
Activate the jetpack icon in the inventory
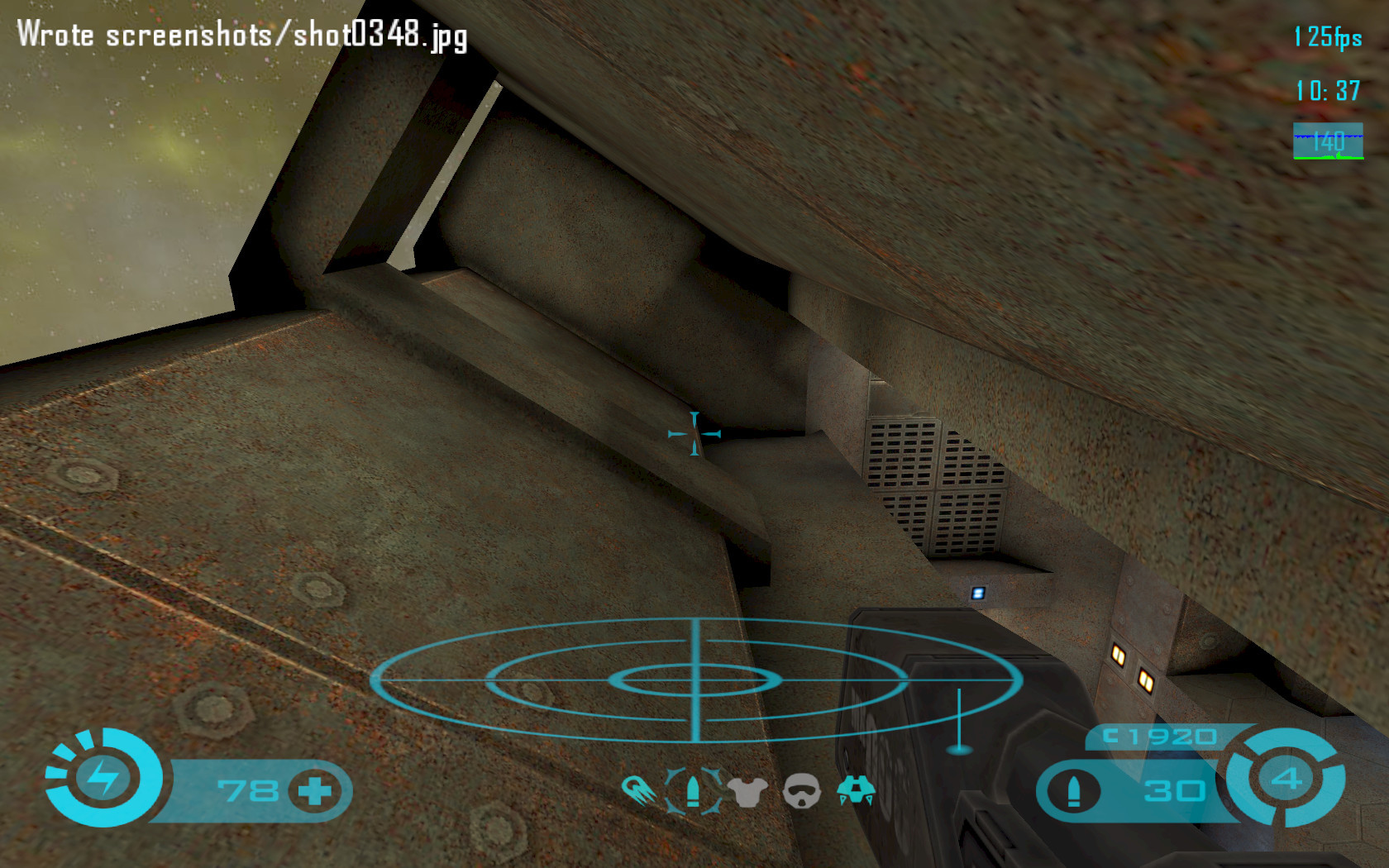coord(856,790)
